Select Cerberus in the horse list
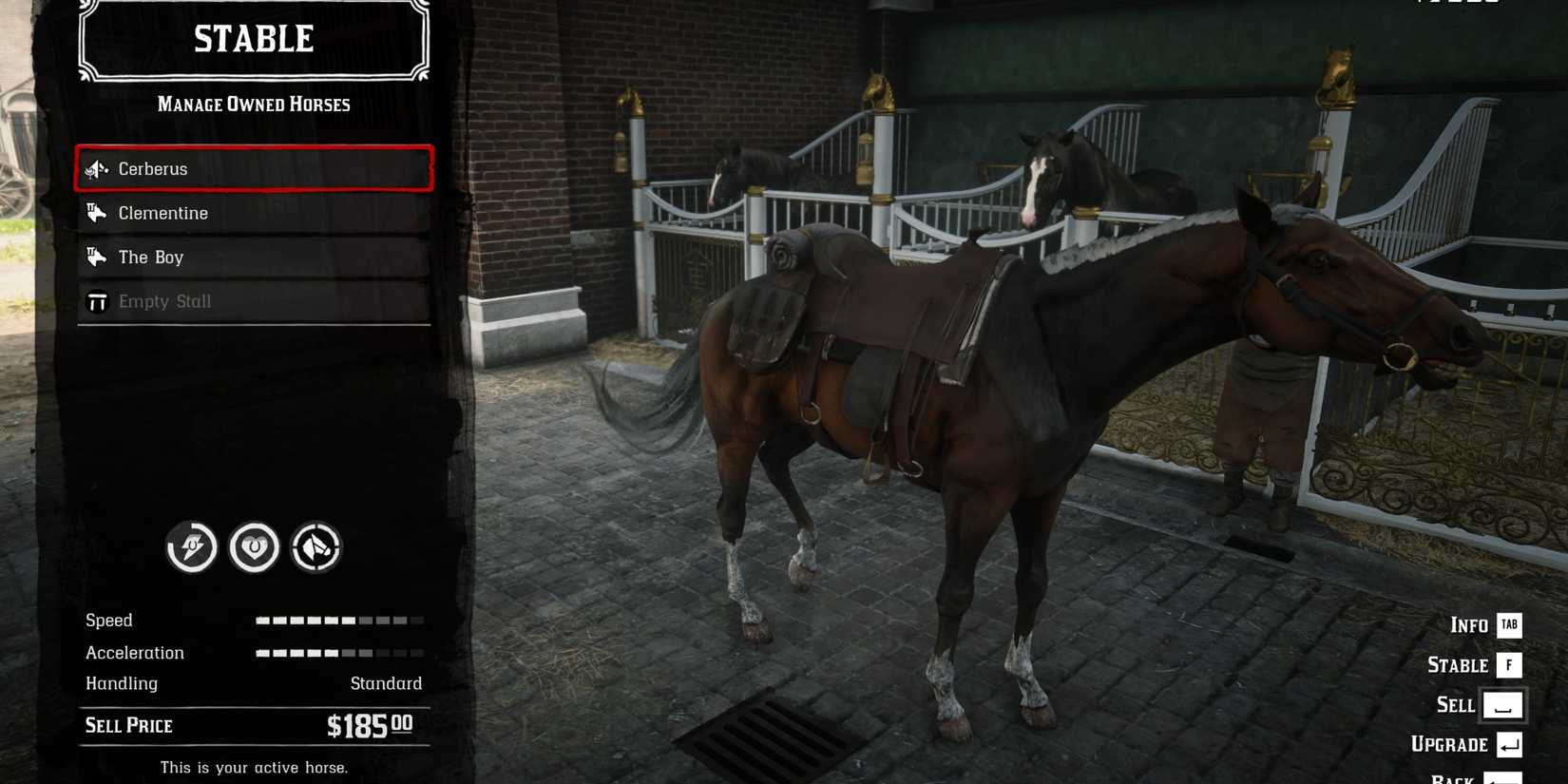Viewport: 1568px width, 784px height. pos(252,168)
